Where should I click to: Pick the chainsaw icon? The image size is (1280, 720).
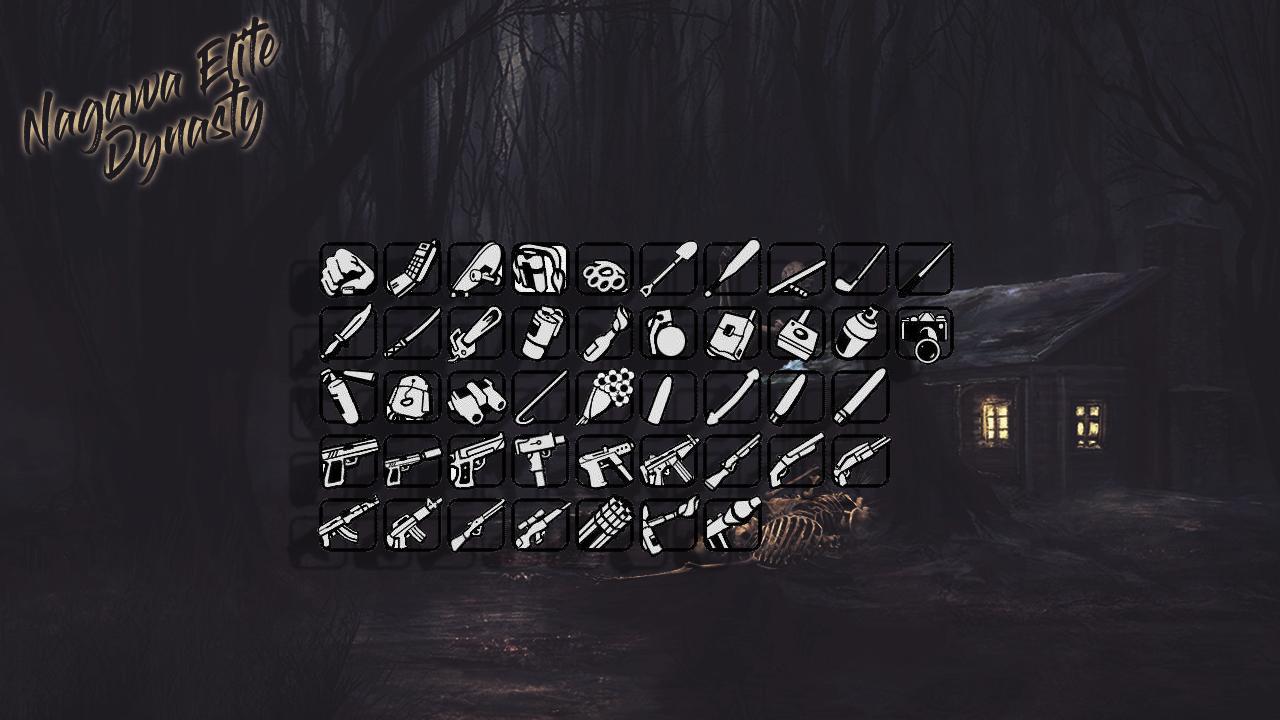pyautogui.click(x=476, y=334)
